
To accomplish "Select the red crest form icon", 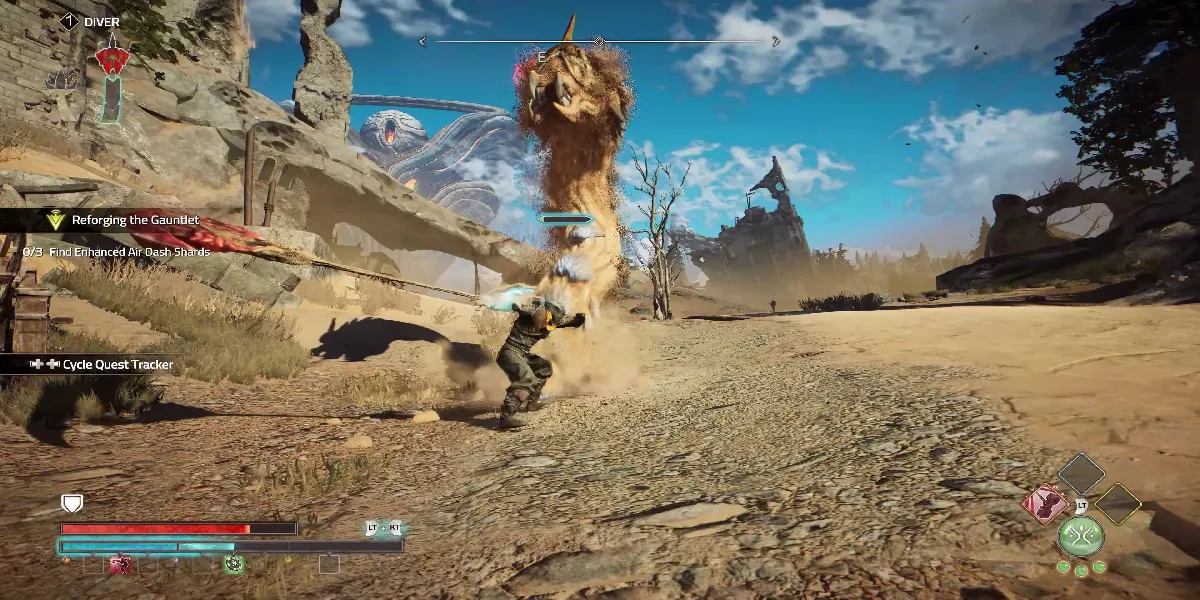I will click(111, 60).
